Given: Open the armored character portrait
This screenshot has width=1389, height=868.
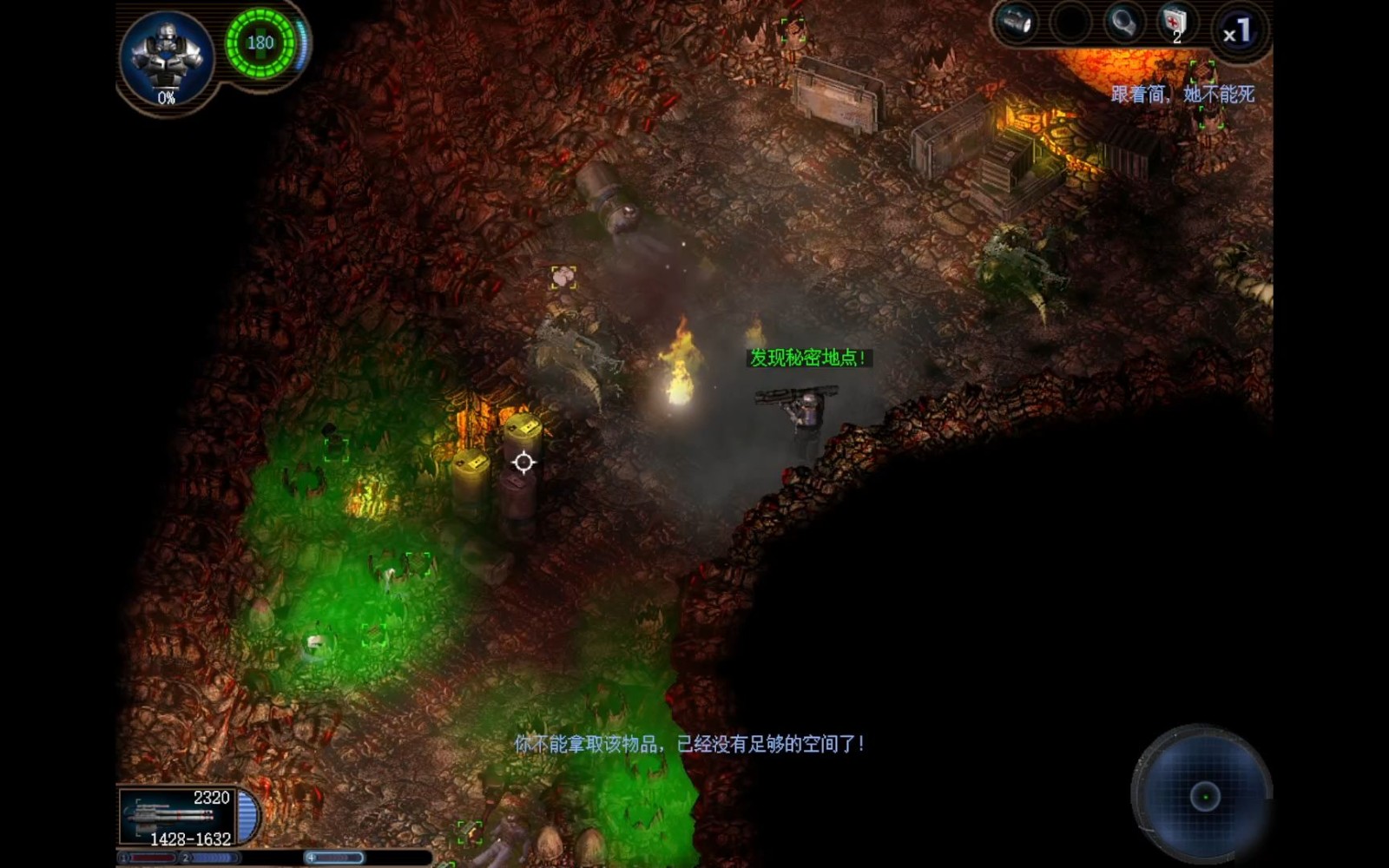Looking at the screenshot, I should pos(166,57).
